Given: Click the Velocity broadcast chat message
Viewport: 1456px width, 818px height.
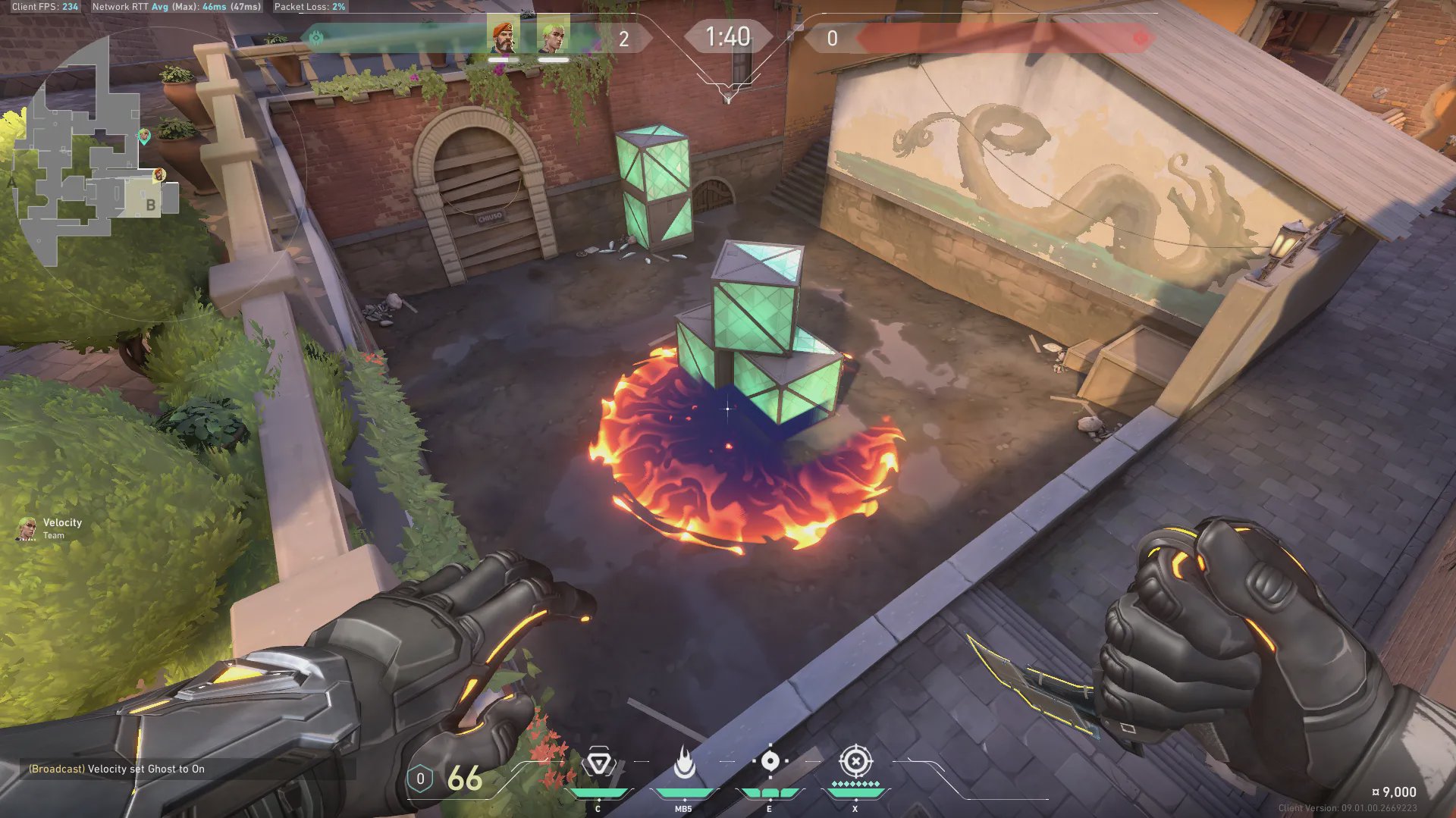Looking at the screenshot, I should (x=117, y=769).
